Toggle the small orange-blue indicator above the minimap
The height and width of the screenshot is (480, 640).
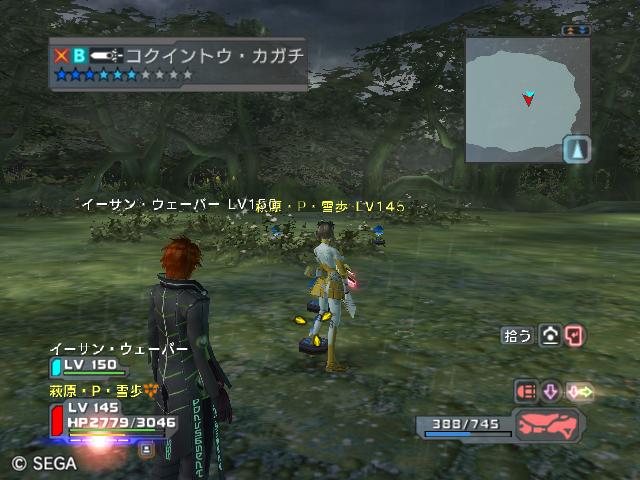[576, 31]
